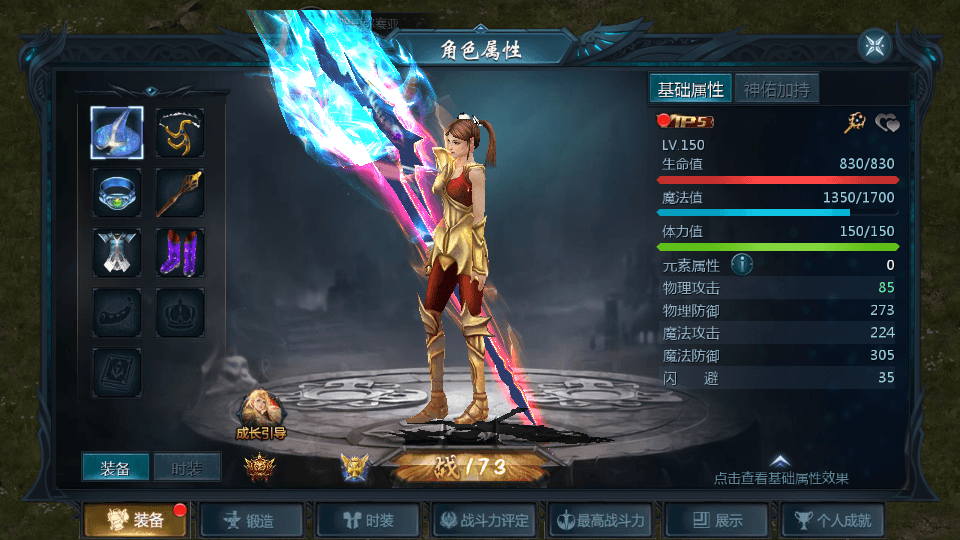This screenshot has width=960, height=540.
Task: Open the 成长引导 growth guide
Action: [x=261, y=414]
